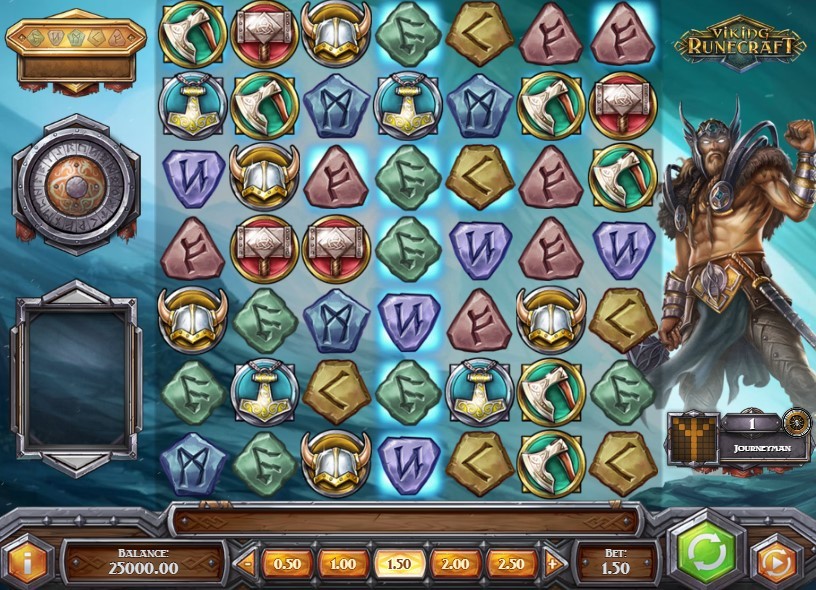Screen dimensions: 816x590
Task: Open the info paytable button
Action: click(27, 561)
